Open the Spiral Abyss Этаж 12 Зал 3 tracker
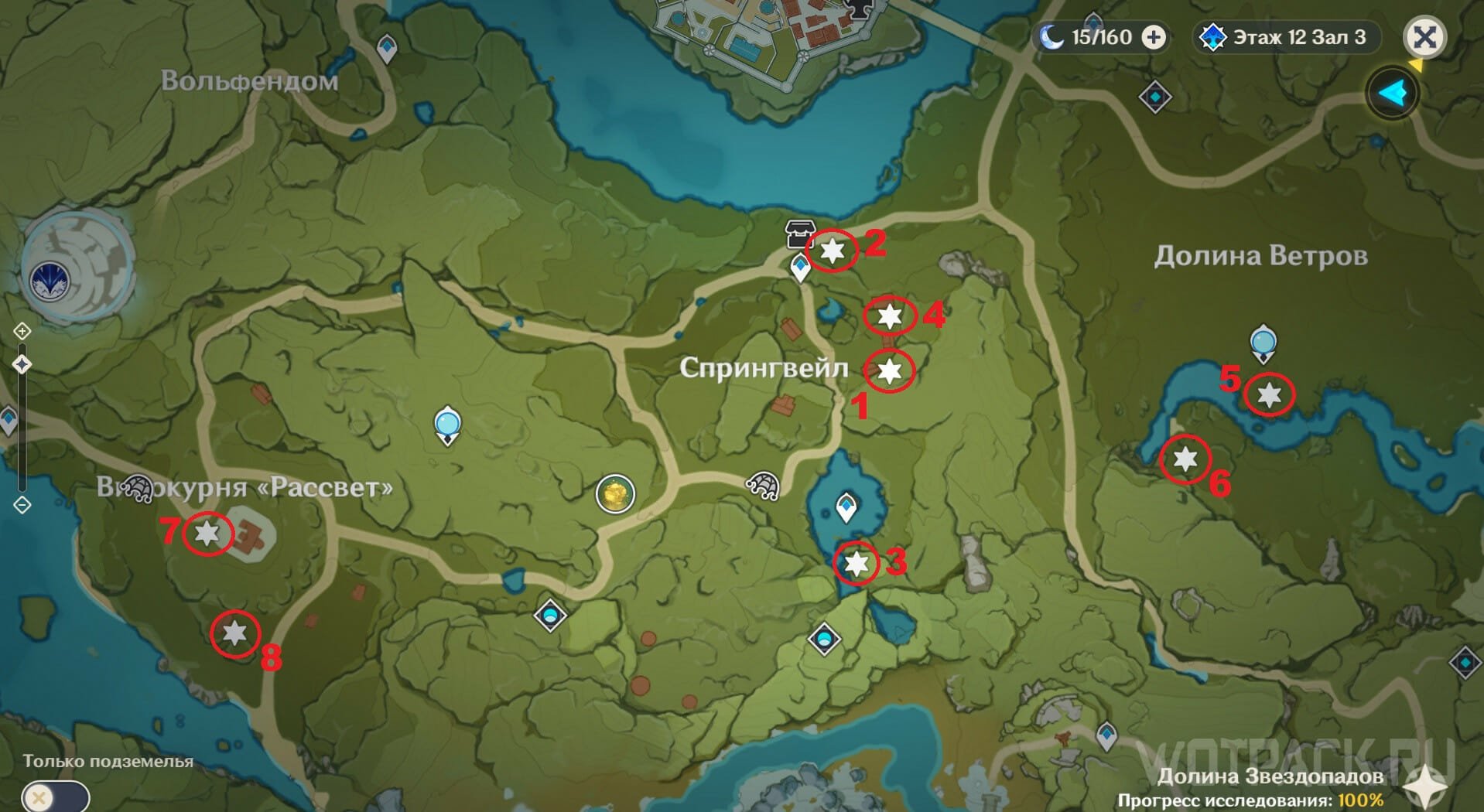 pyautogui.click(x=1288, y=37)
